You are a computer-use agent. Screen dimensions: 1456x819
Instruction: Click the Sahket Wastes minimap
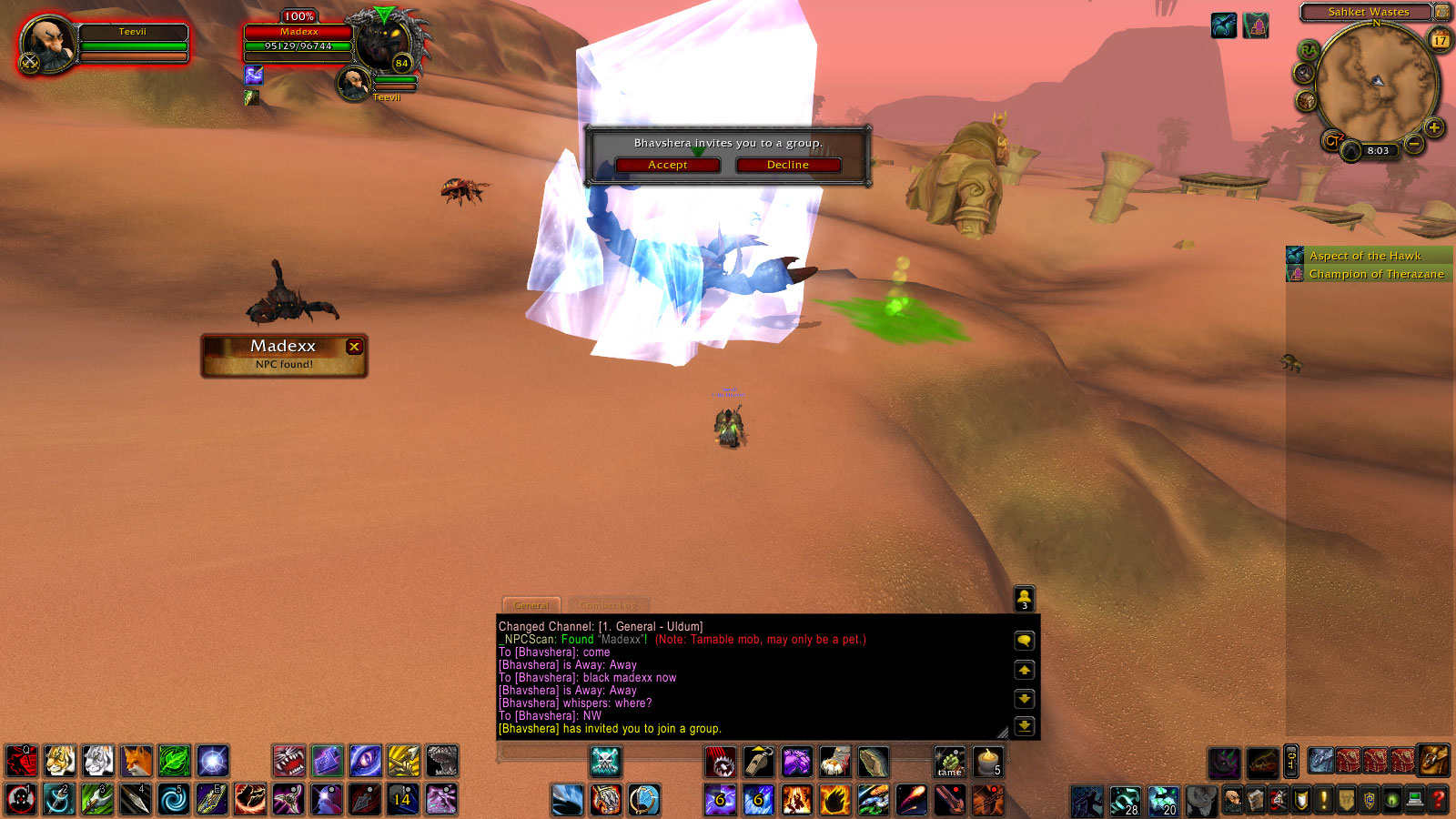pyautogui.click(x=1377, y=84)
